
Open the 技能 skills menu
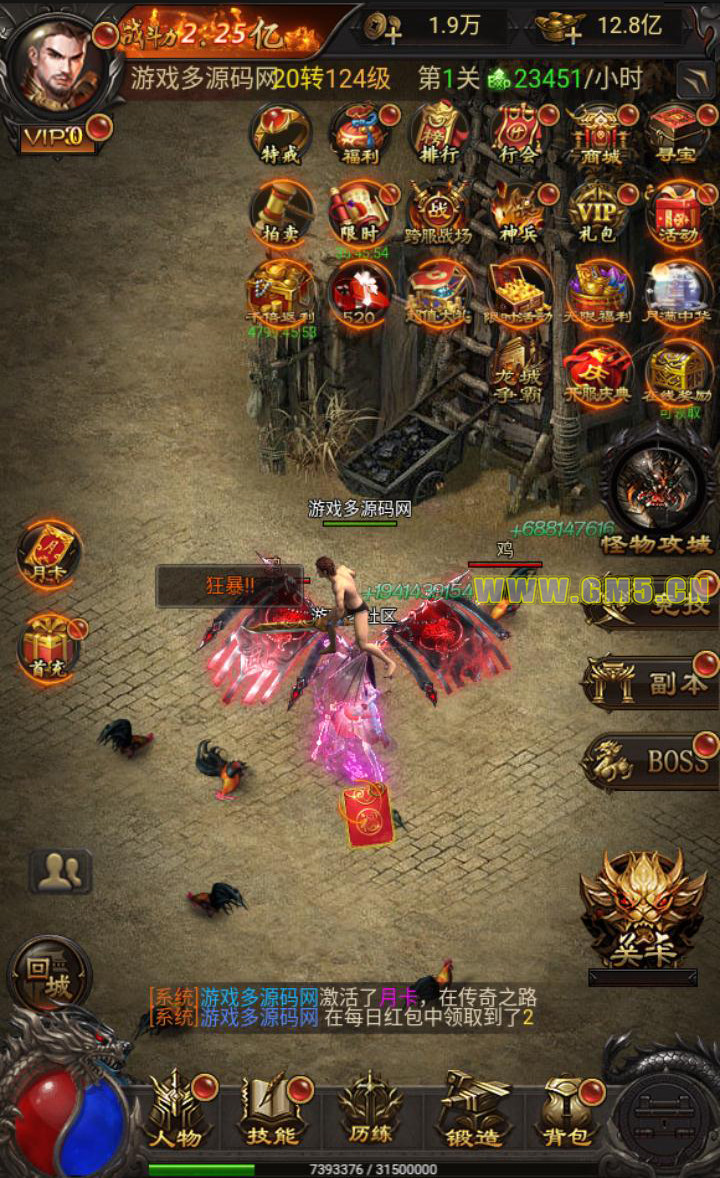tap(272, 1110)
